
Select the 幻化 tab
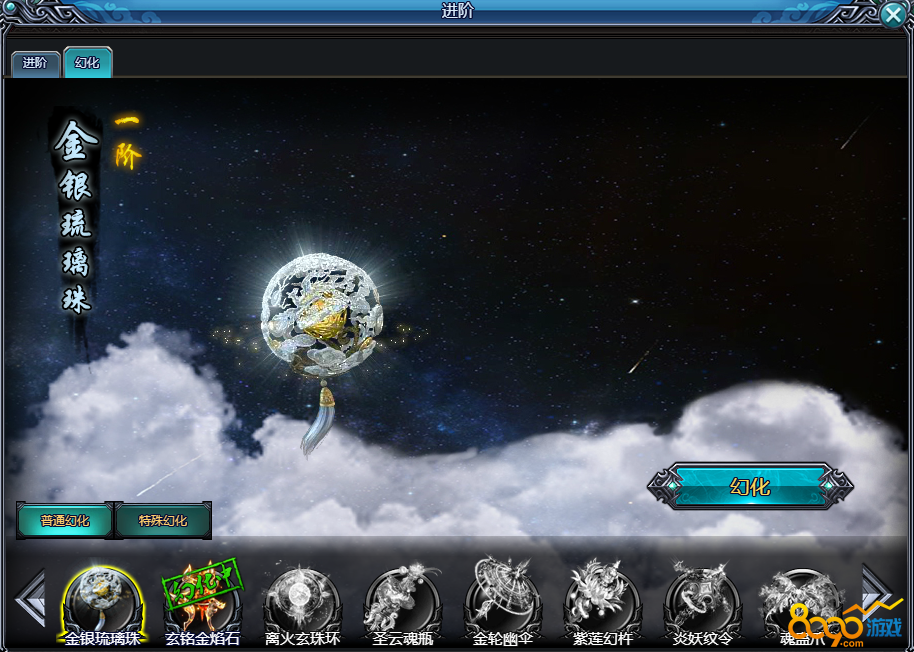(87, 62)
